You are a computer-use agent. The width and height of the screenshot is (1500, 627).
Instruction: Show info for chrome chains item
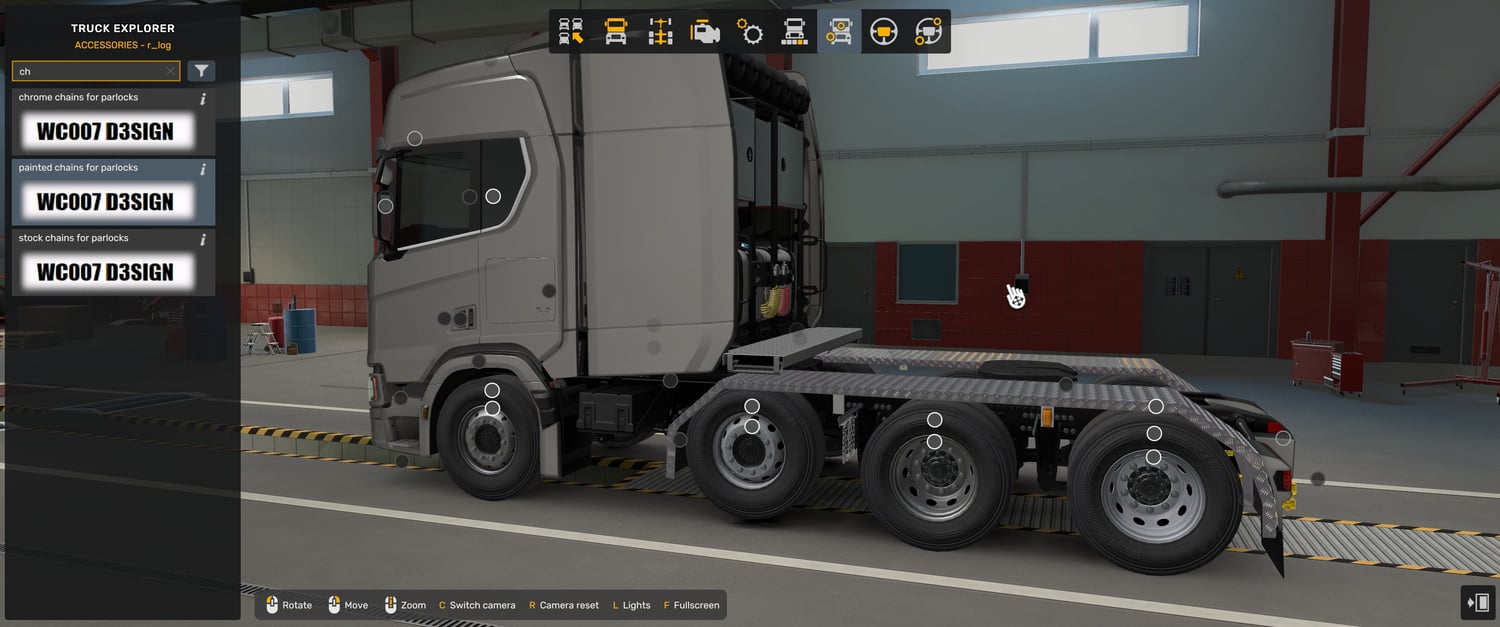[x=203, y=99]
